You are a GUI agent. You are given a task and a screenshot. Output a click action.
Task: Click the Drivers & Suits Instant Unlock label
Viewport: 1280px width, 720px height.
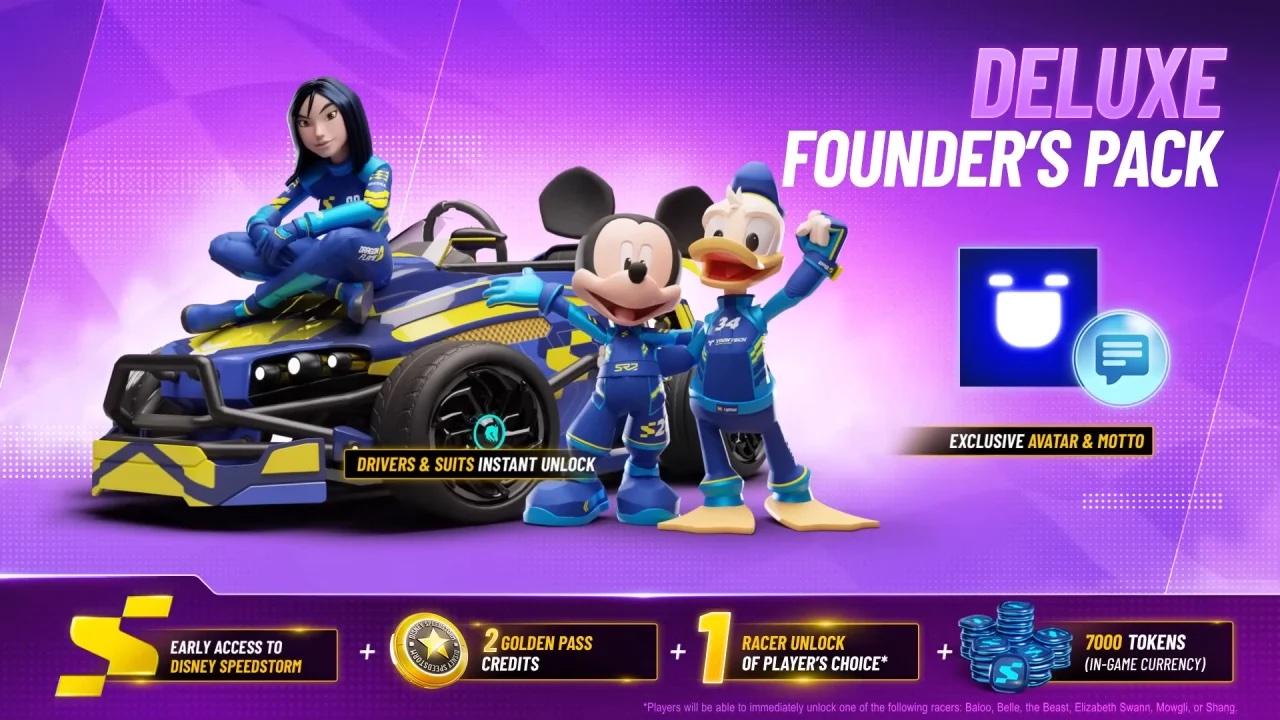[x=470, y=464]
